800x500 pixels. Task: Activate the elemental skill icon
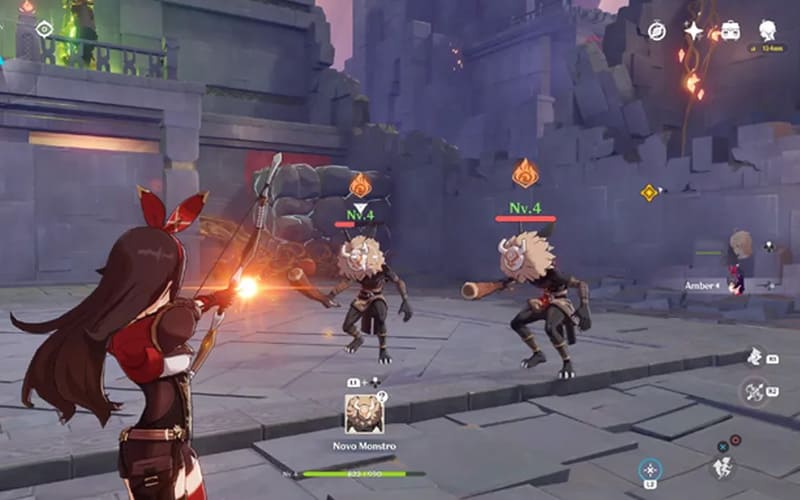click(755, 357)
